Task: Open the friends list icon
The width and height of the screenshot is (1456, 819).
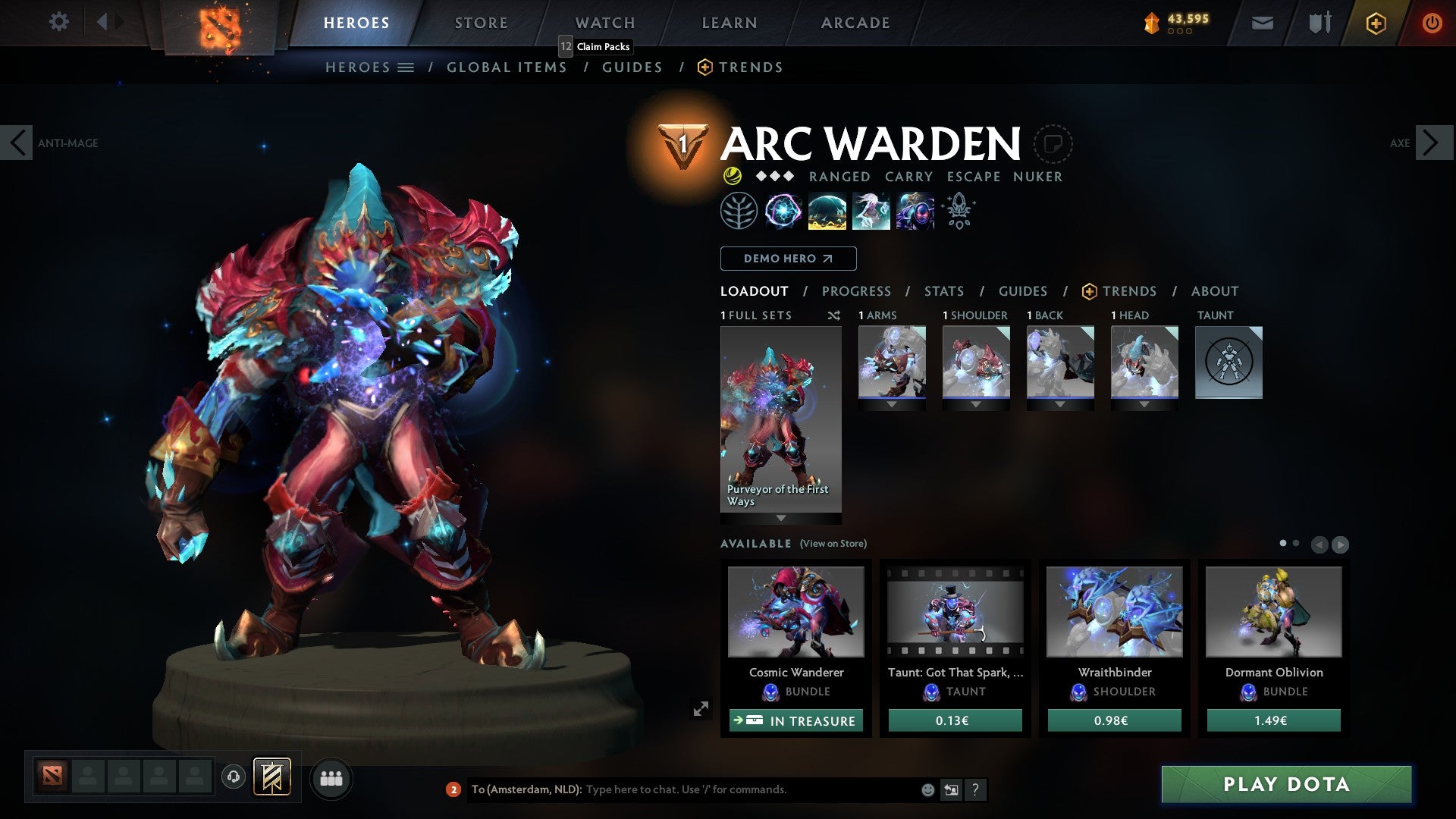Action: point(331,778)
